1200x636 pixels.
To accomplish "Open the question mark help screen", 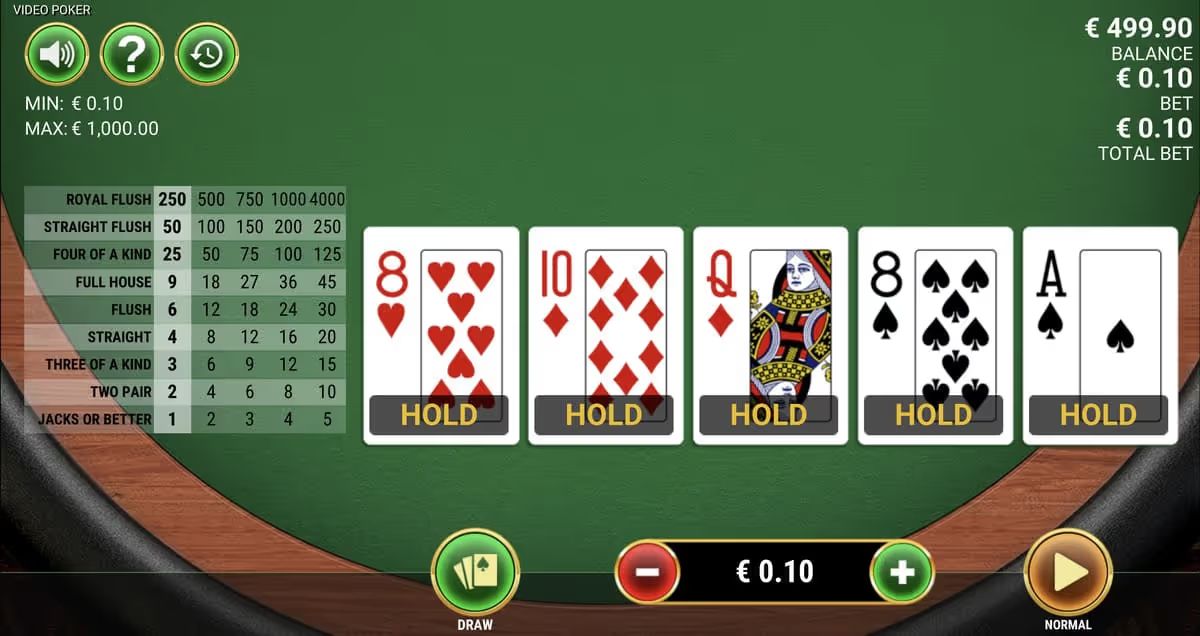I will click(x=131, y=54).
